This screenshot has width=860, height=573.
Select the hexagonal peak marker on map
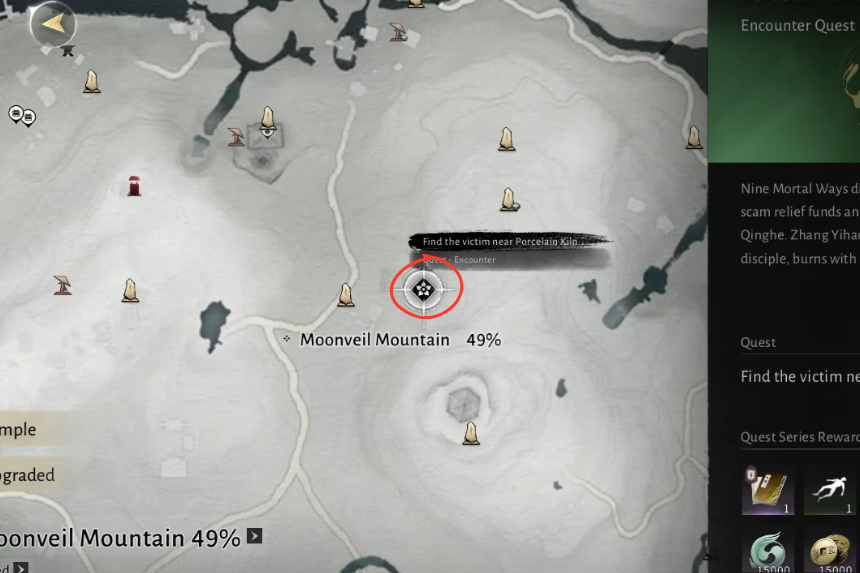coord(462,404)
